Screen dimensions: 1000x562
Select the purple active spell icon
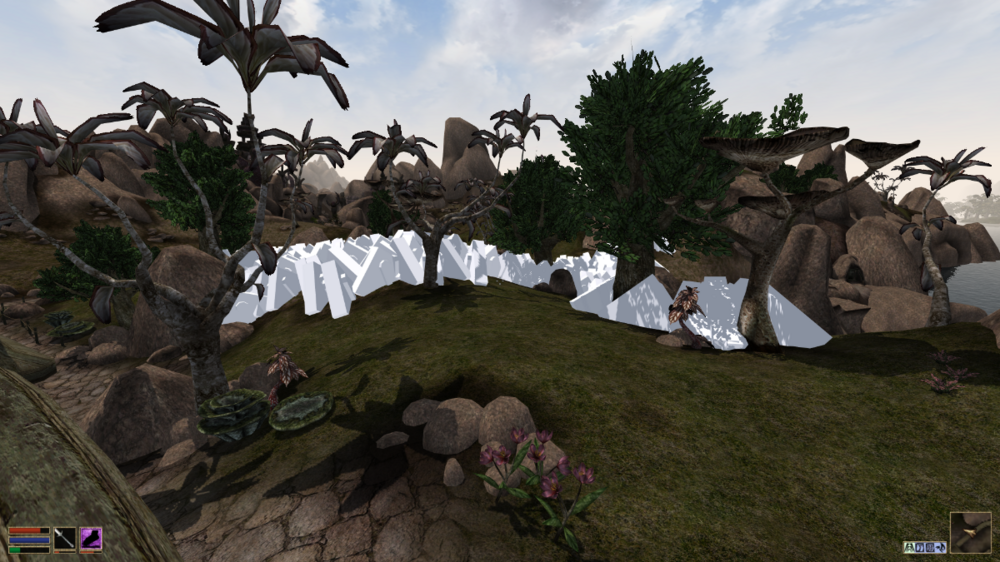[91, 539]
